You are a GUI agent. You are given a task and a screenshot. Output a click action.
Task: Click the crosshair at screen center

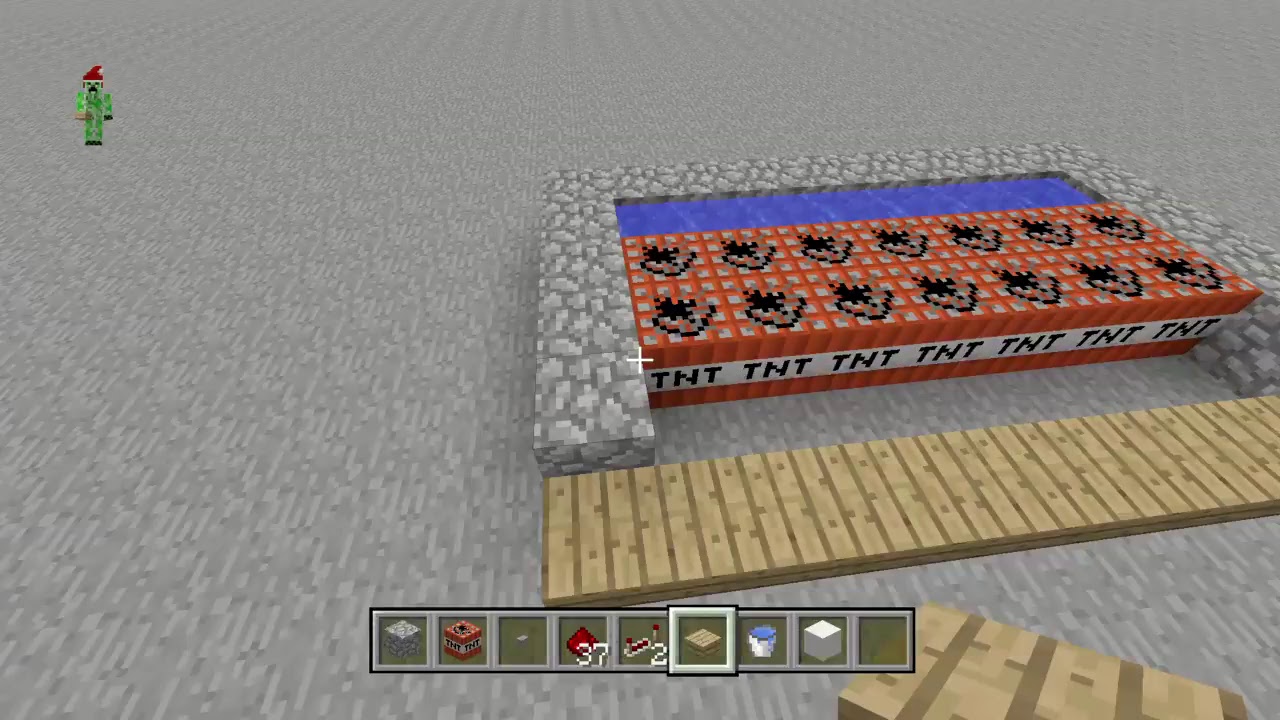tap(640, 360)
